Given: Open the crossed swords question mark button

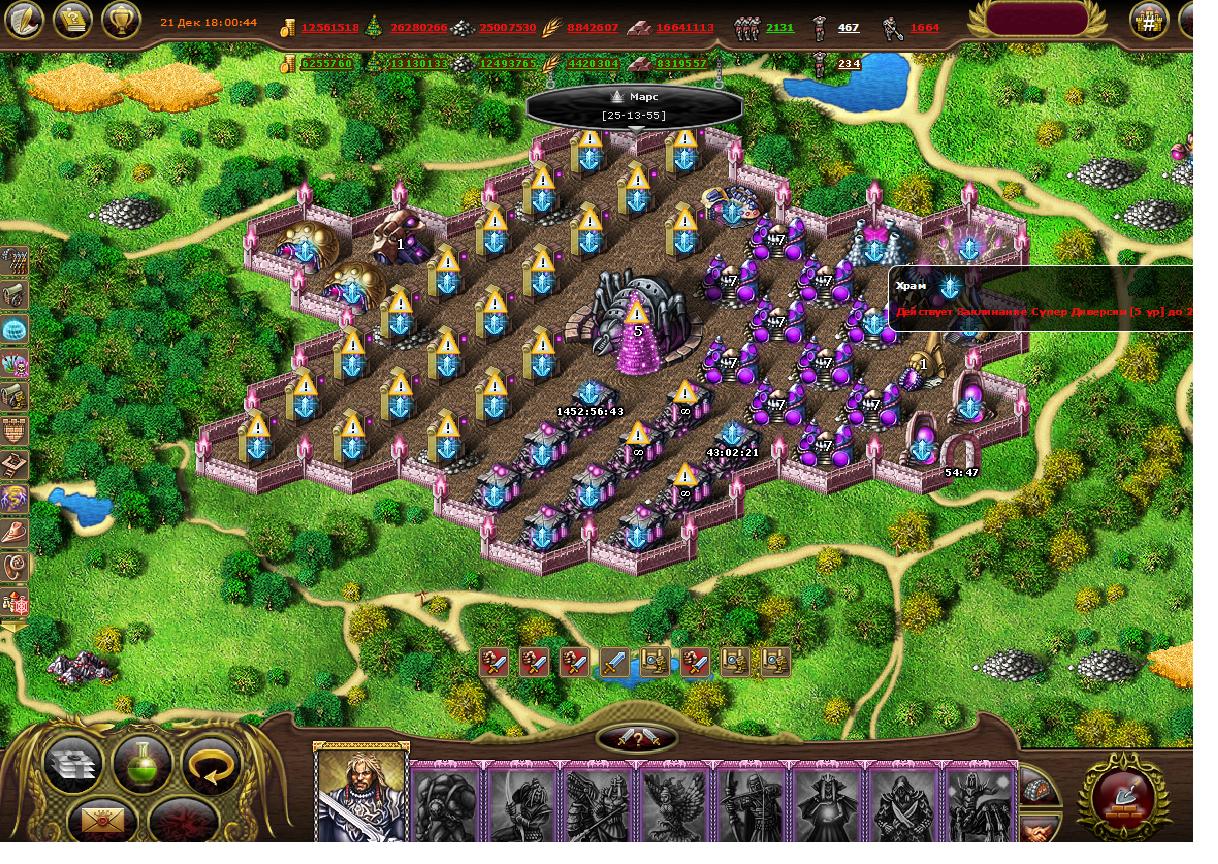Looking at the screenshot, I should point(638,739).
